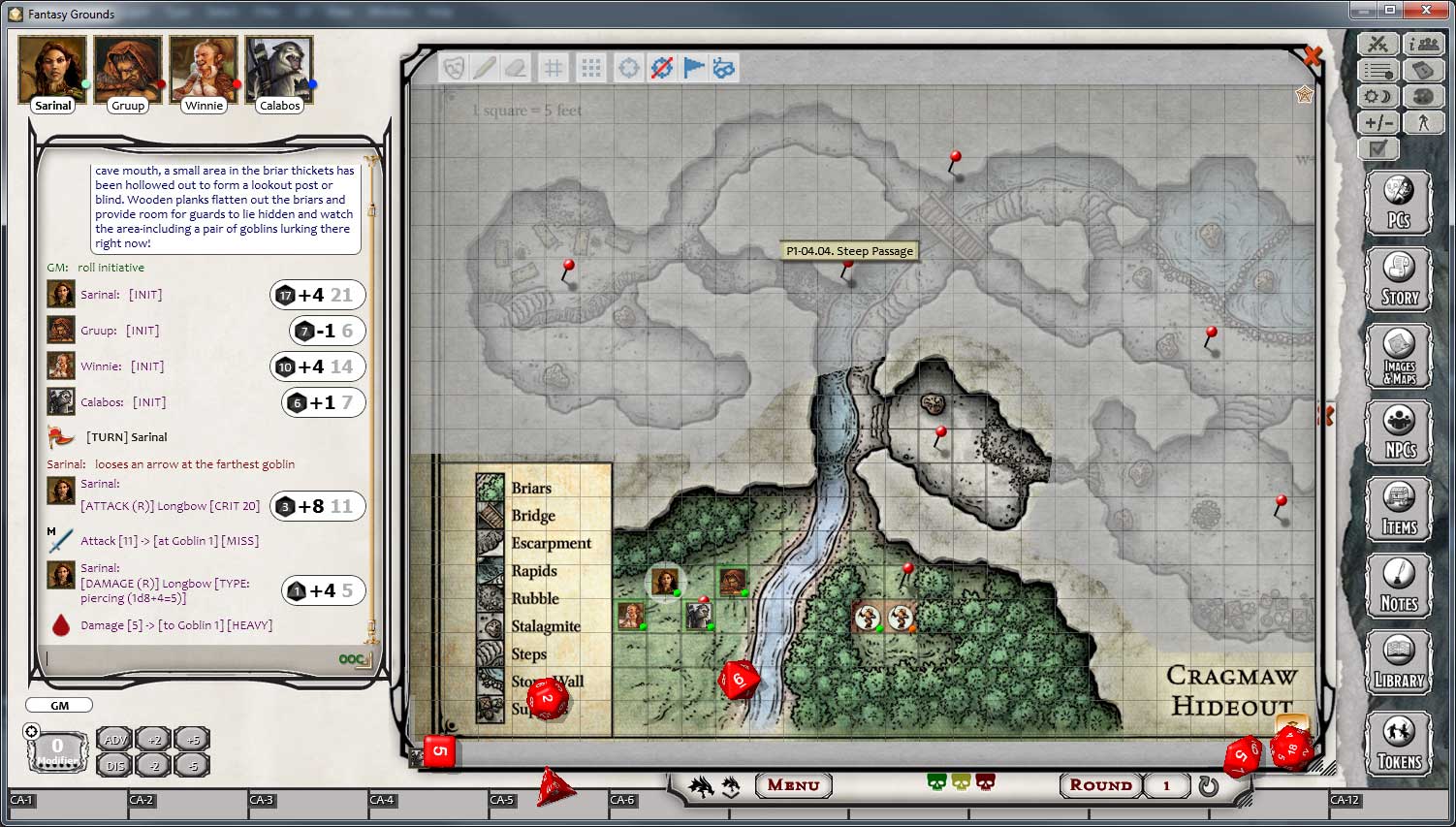Select Gruup's character portrait
This screenshot has height=827, width=1456.
coord(127,66)
